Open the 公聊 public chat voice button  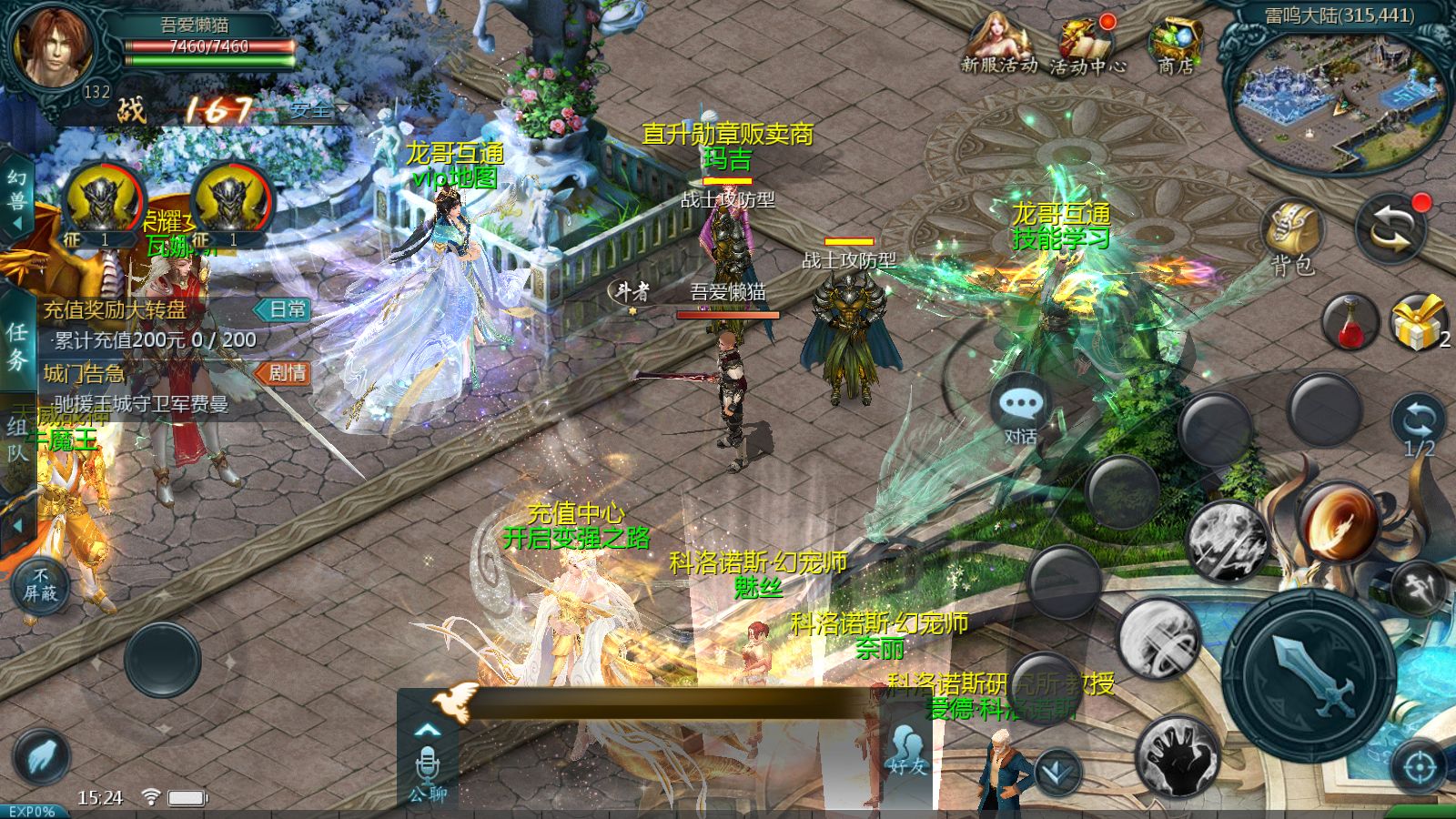427,772
